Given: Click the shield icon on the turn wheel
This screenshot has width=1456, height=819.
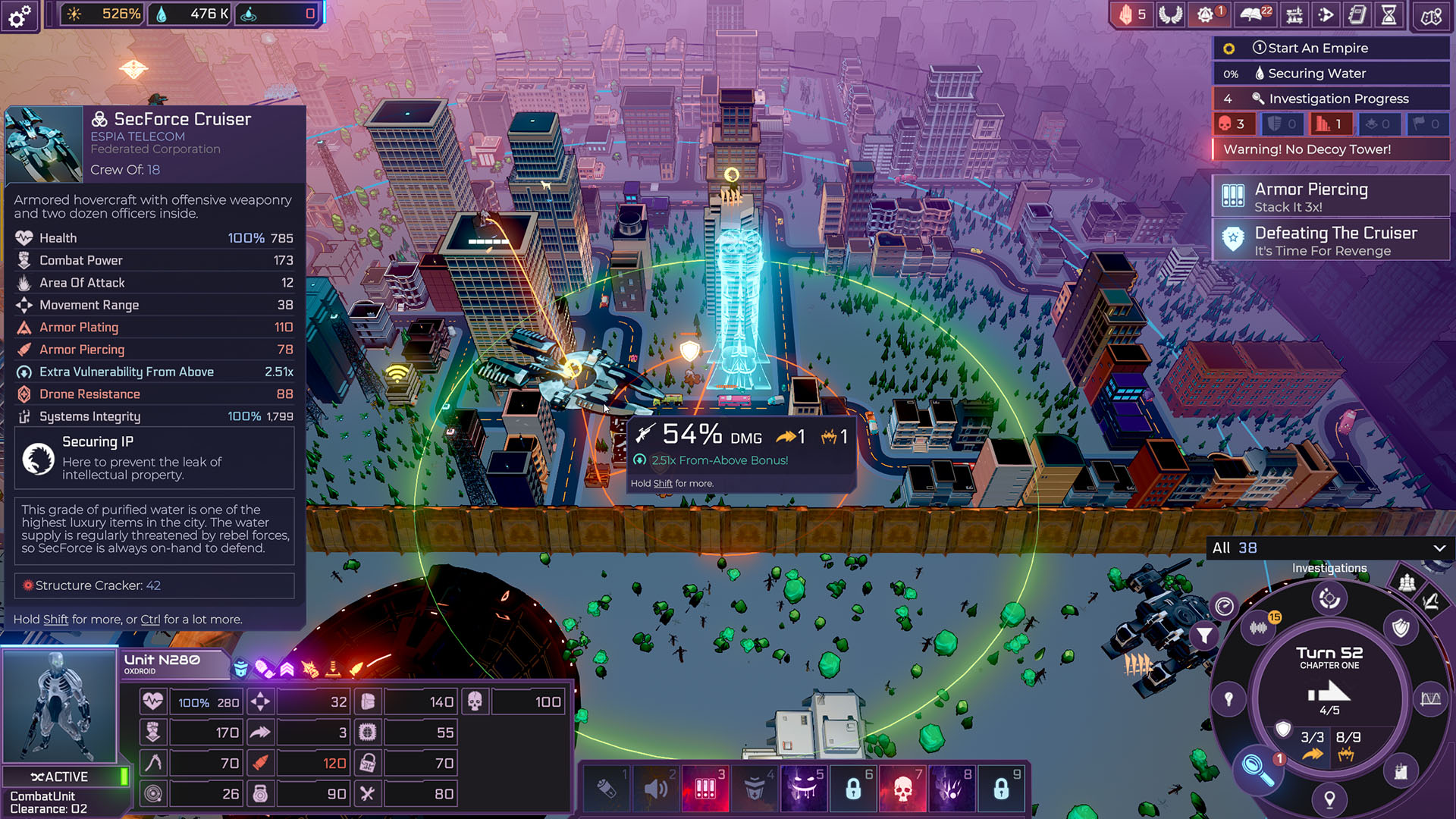Looking at the screenshot, I should [1400, 629].
